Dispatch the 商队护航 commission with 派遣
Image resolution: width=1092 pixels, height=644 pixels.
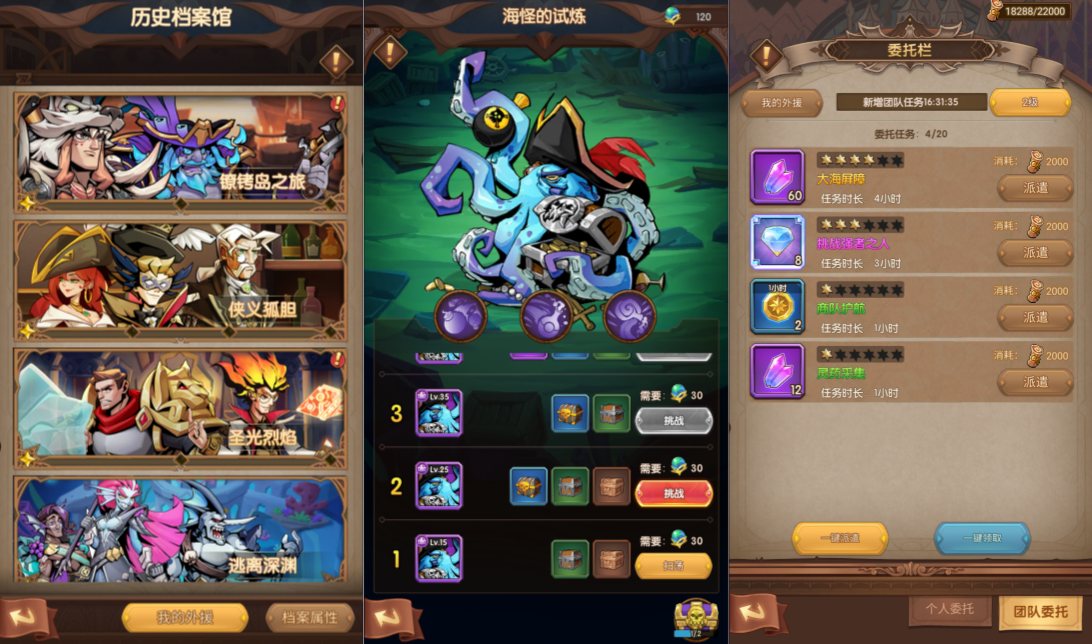pos(1035,317)
